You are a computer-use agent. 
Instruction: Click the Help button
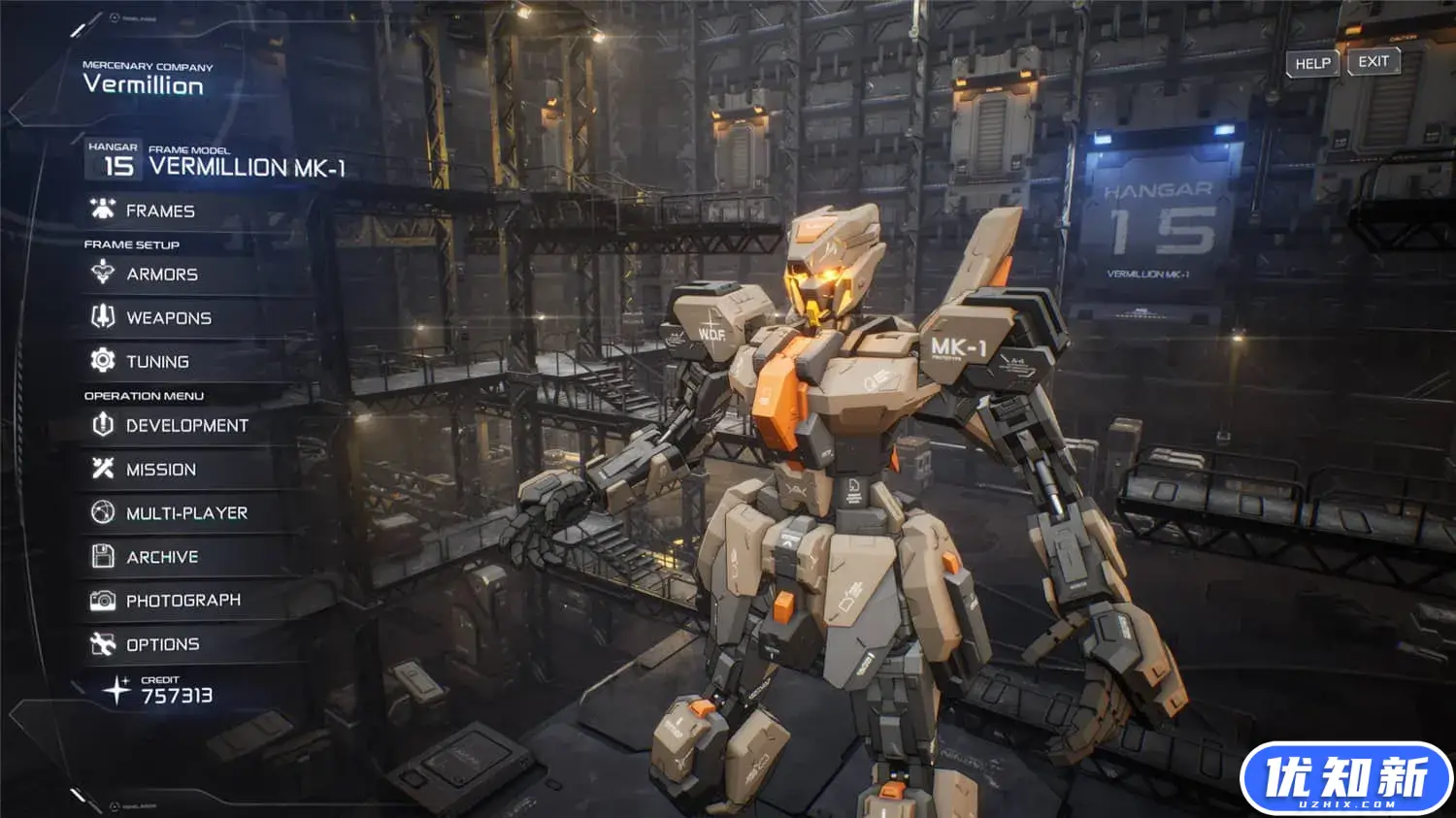click(1312, 63)
